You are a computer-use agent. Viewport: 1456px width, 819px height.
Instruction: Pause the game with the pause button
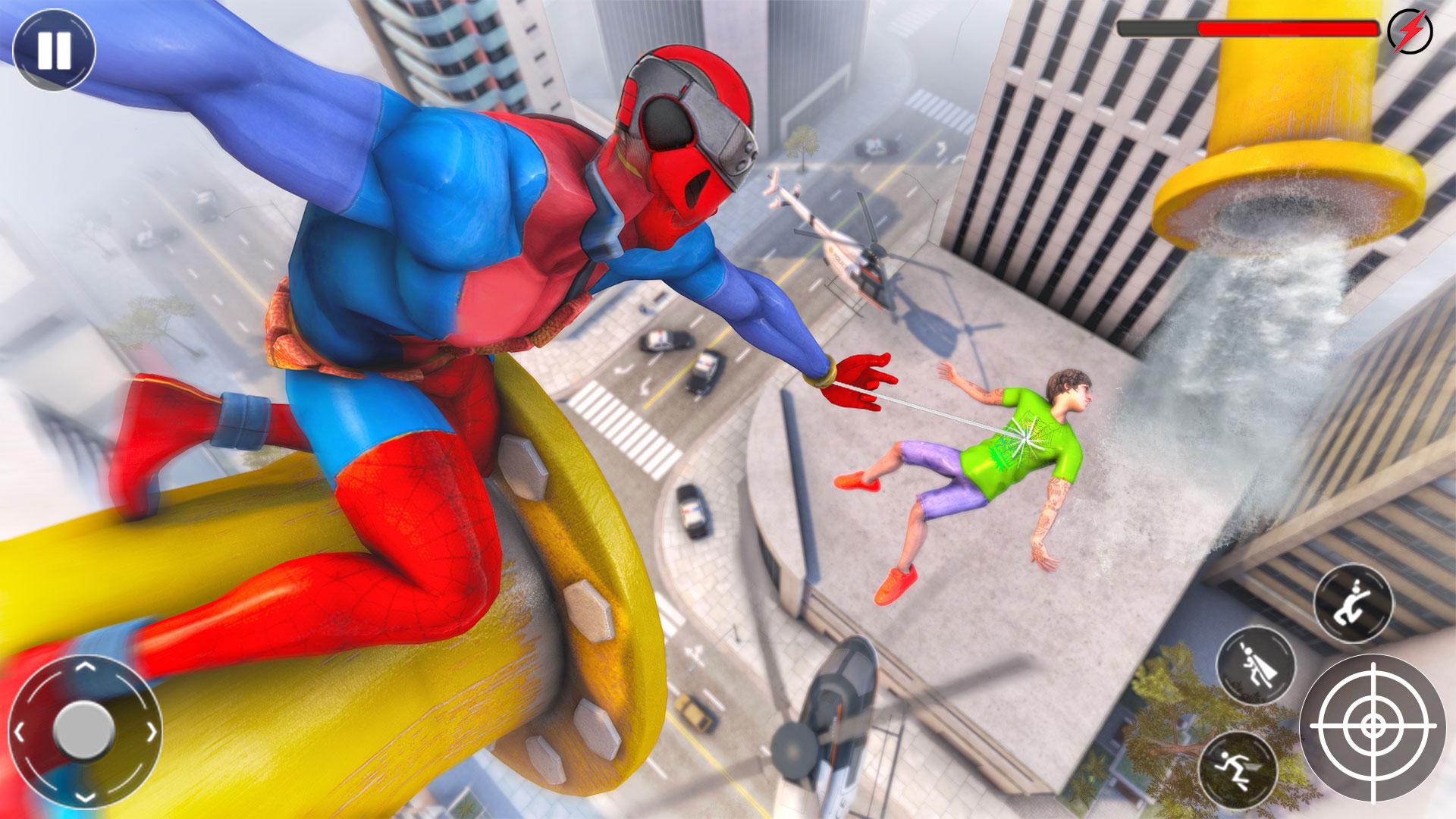[x=54, y=51]
